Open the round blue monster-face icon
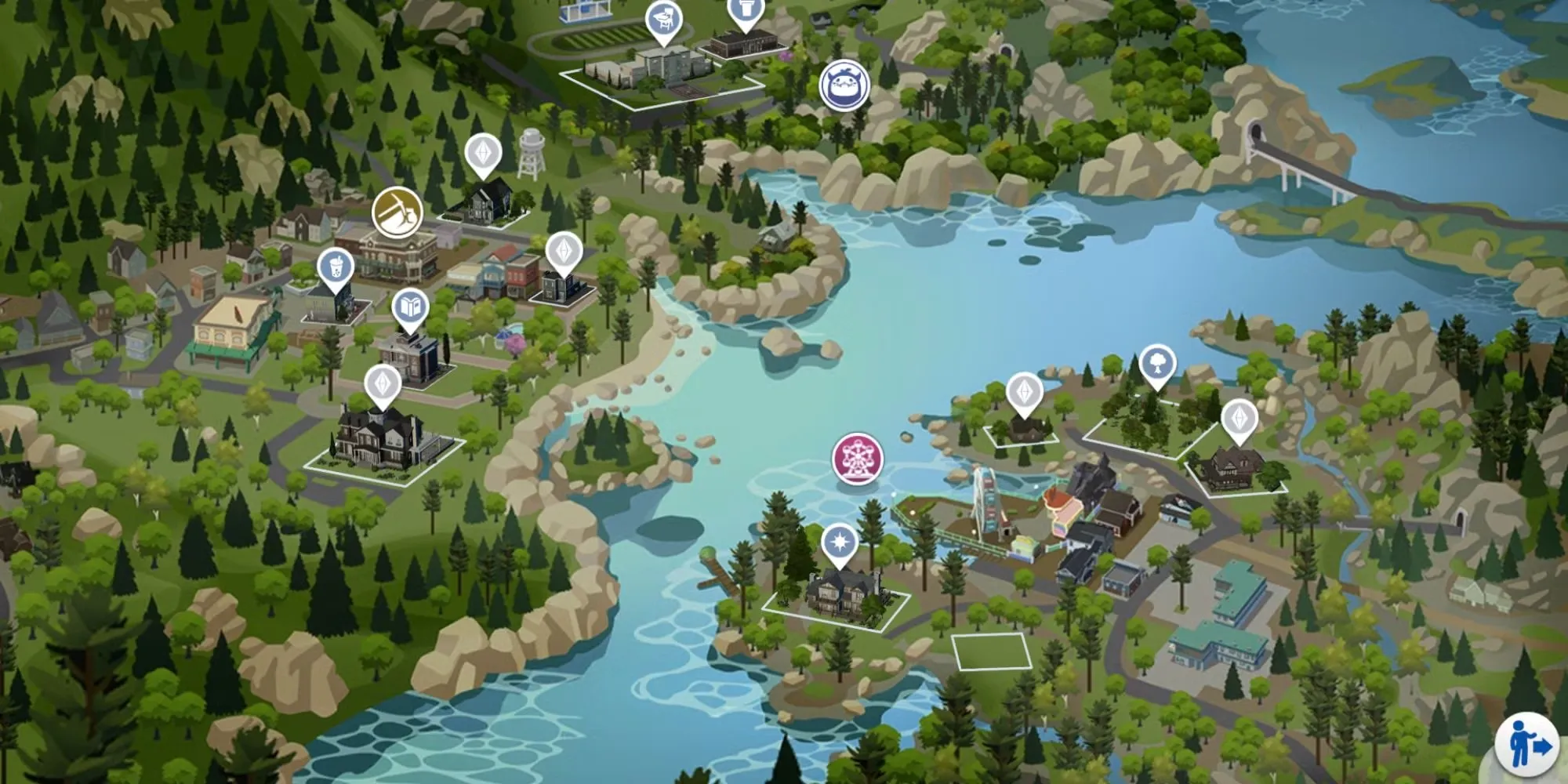The image size is (1568, 784). click(x=844, y=85)
